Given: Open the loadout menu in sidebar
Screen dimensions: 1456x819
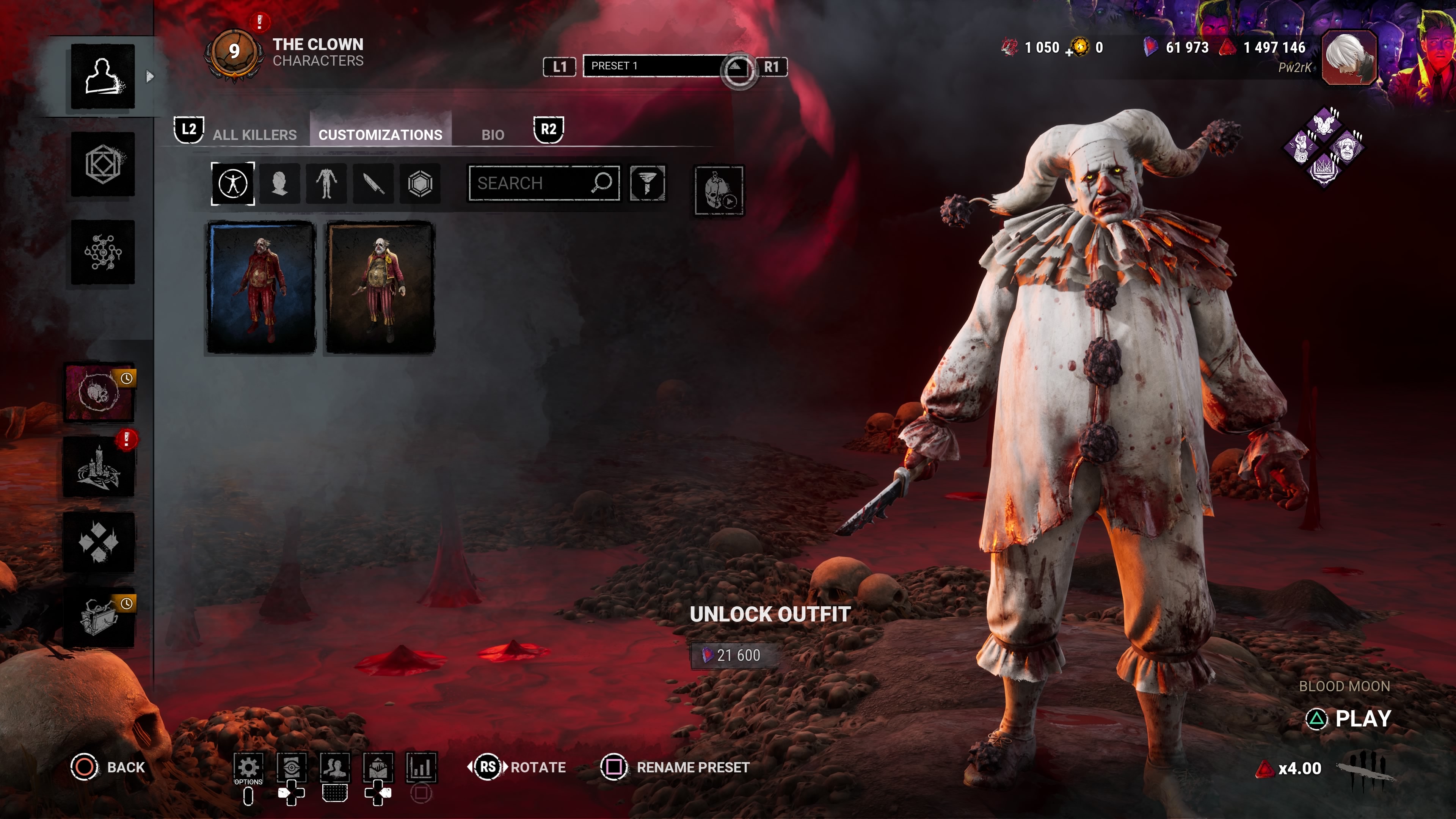Looking at the screenshot, I should pyautogui.click(x=103, y=164).
